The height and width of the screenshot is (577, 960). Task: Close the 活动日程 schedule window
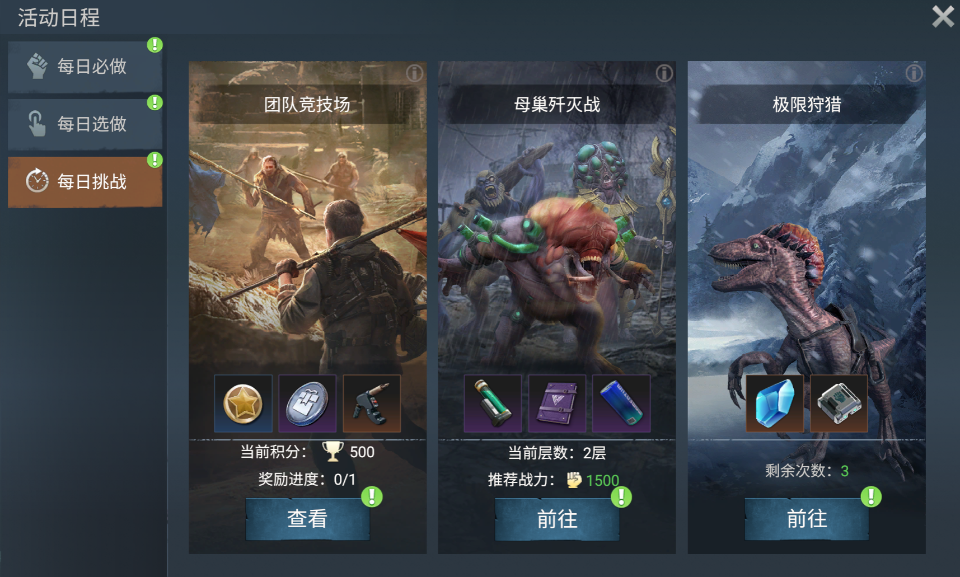(x=942, y=16)
